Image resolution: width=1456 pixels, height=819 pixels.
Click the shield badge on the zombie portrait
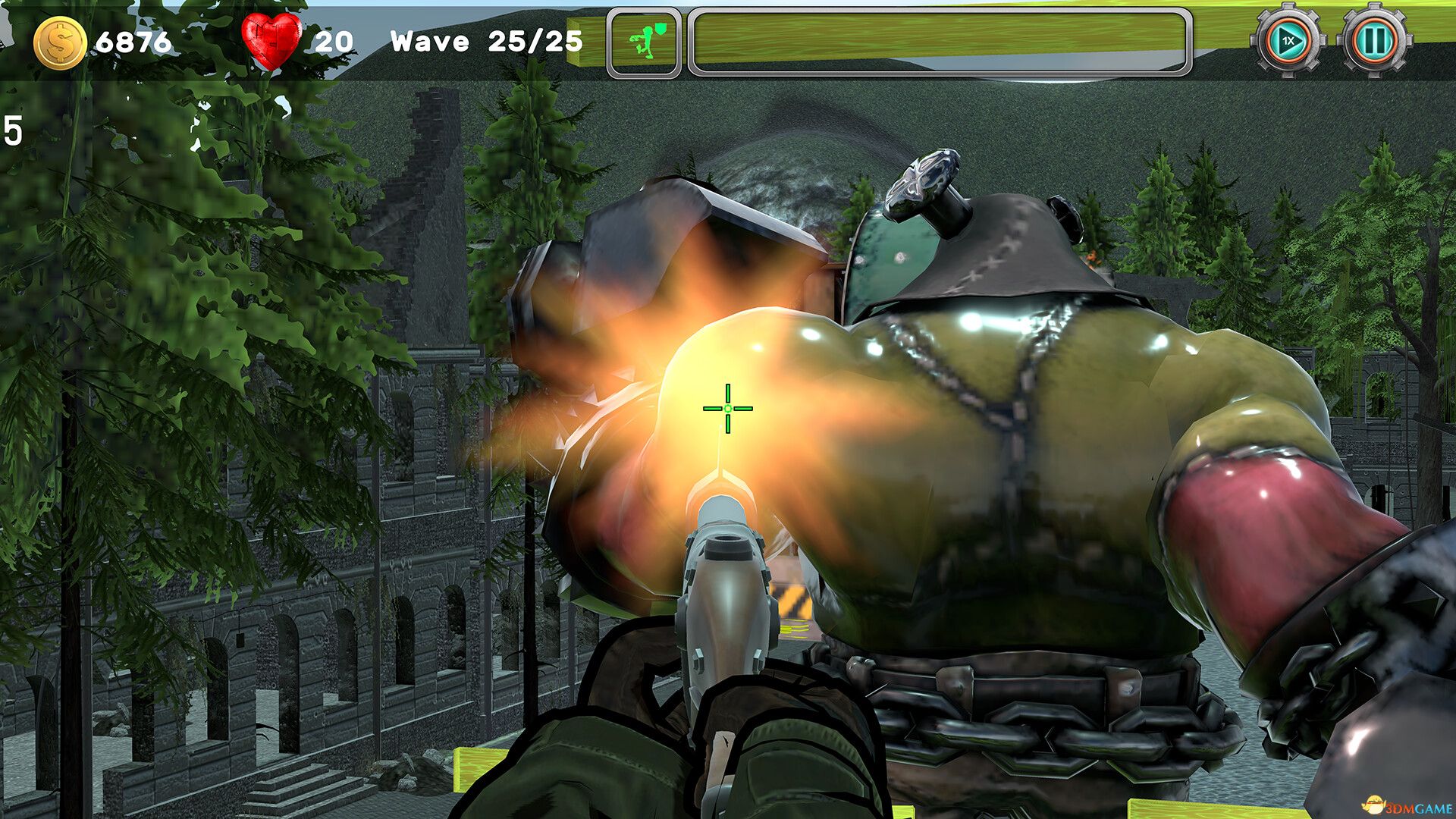[659, 27]
